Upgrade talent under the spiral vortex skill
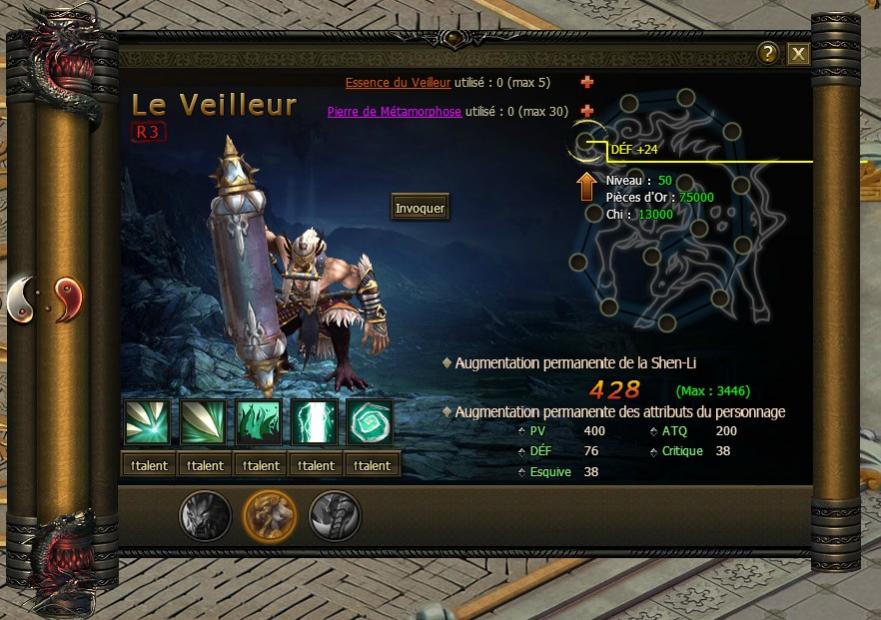881x620 pixels. 373,465
